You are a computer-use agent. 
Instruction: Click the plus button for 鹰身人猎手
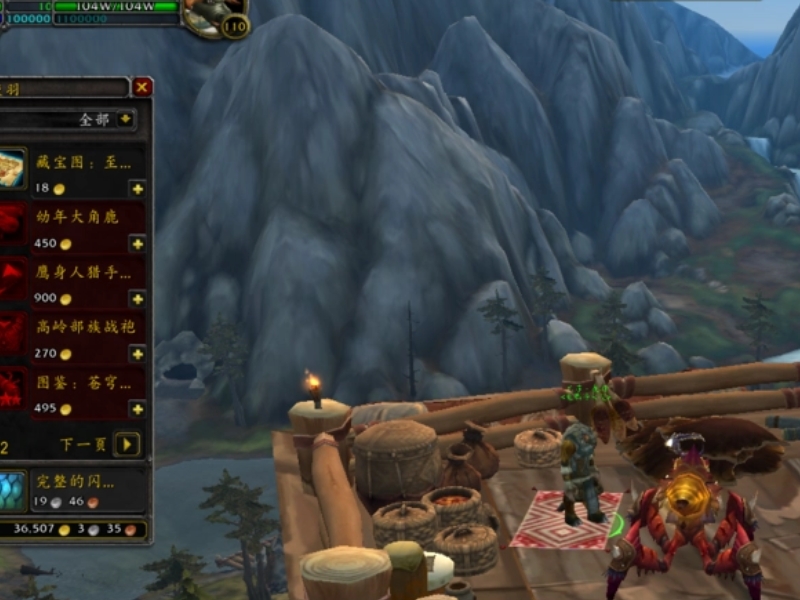137,298
